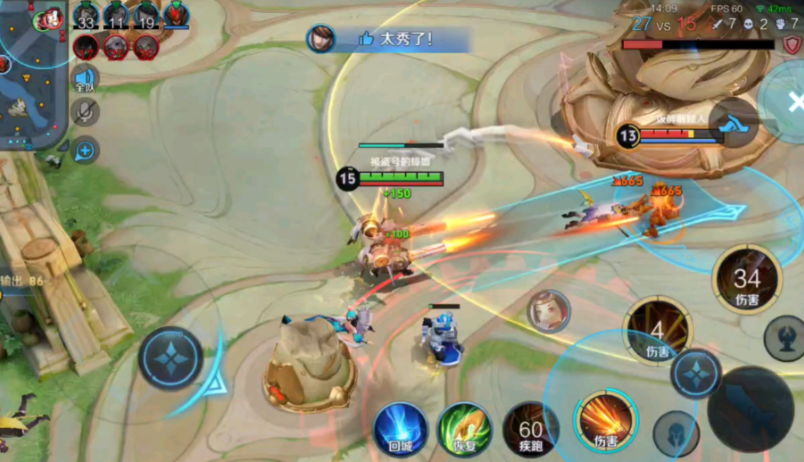
Task: Cast the glowing orange 伤害 skill
Action: tap(606, 418)
